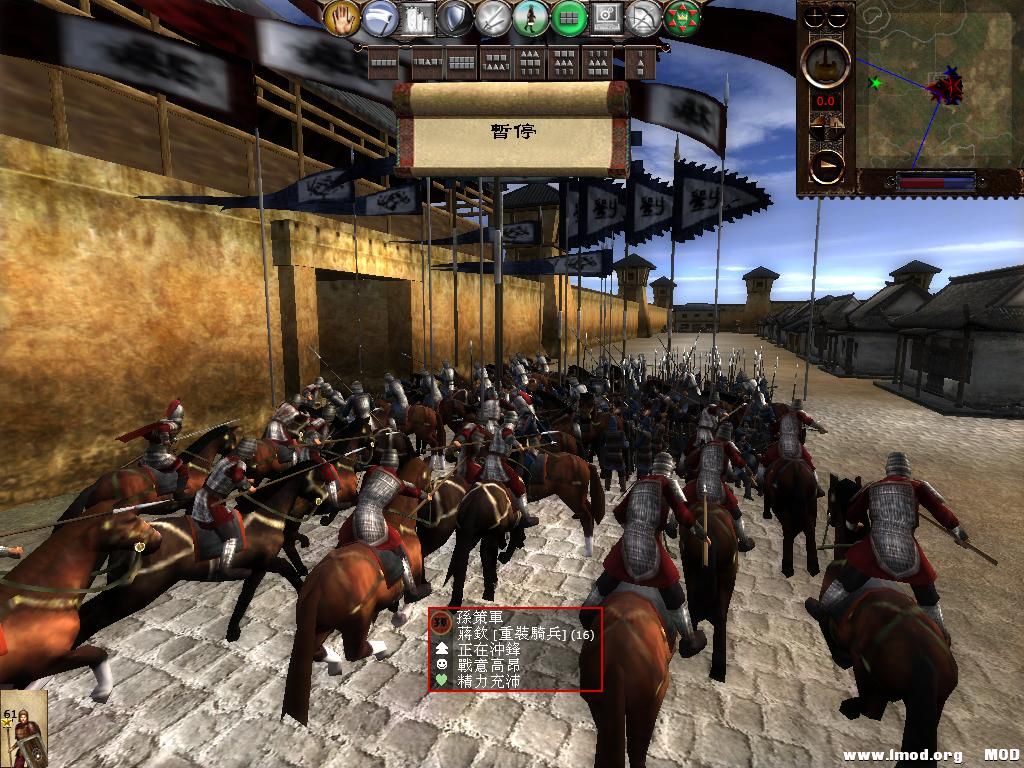
Task: Select the spearman unit card
Action: tap(23, 728)
